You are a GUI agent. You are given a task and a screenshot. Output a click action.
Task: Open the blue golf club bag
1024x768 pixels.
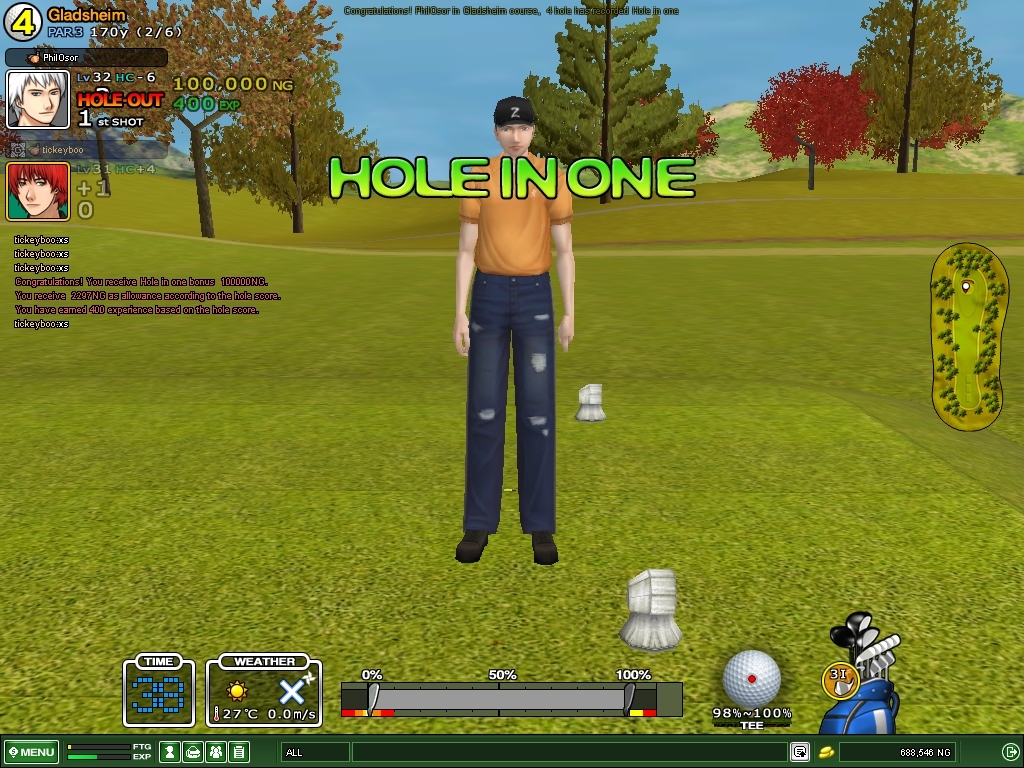click(x=866, y=692)
